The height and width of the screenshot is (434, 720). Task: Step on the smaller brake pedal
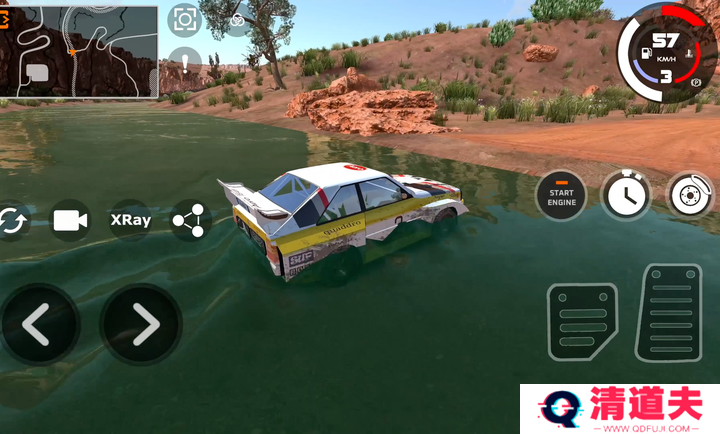click(x=582, y=321)
